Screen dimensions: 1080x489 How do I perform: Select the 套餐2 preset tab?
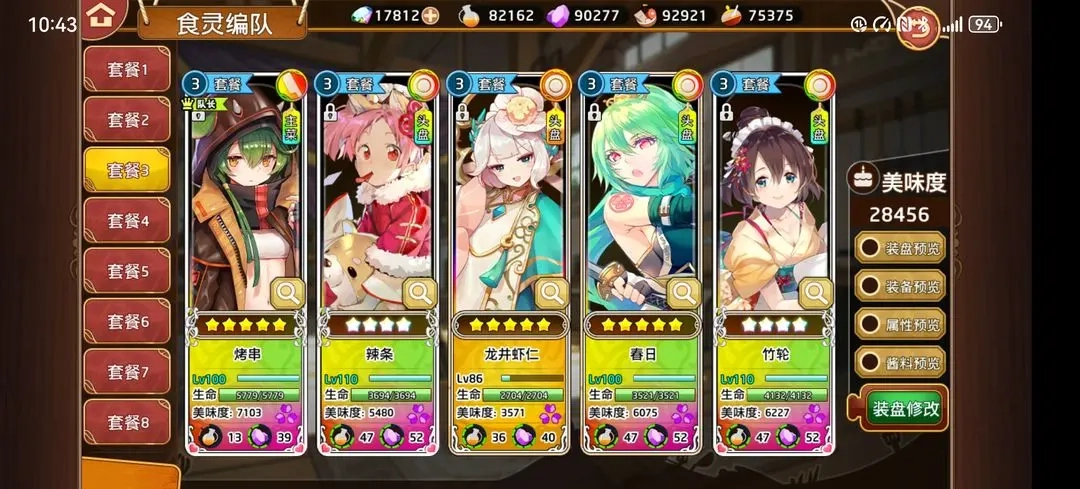(127, 120)
